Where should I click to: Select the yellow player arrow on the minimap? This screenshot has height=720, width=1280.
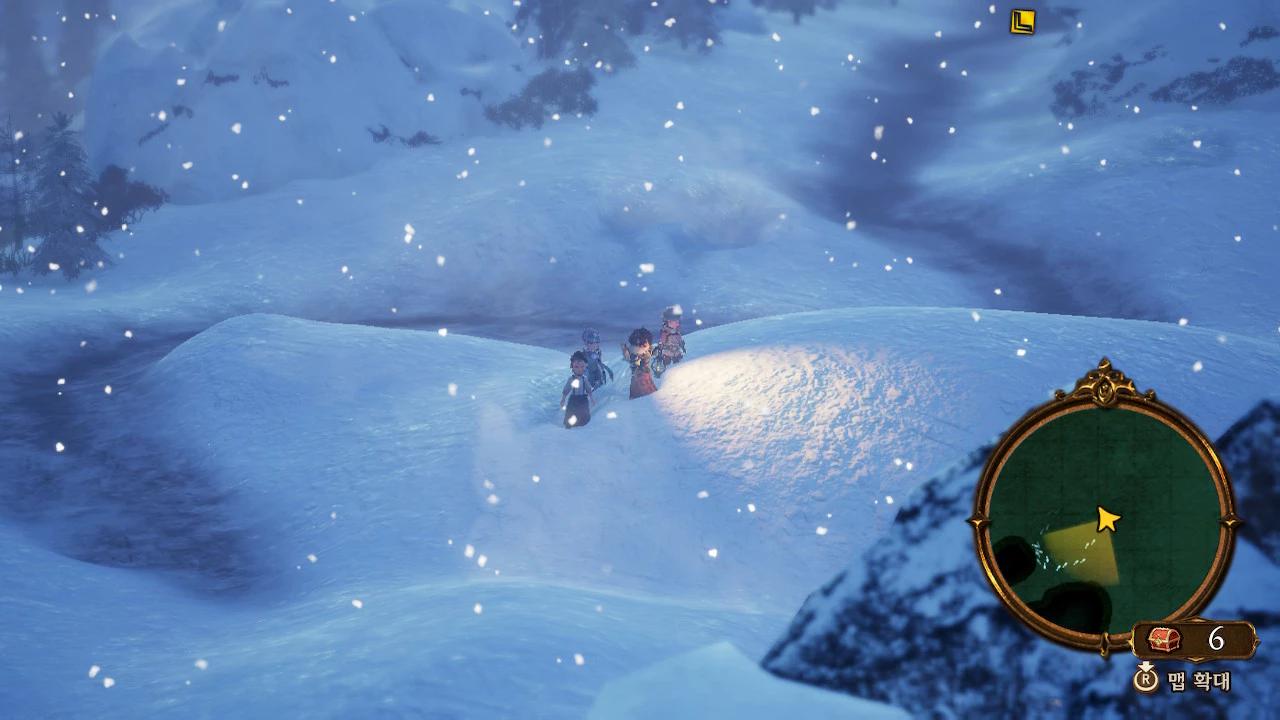tap(1107, 518)
